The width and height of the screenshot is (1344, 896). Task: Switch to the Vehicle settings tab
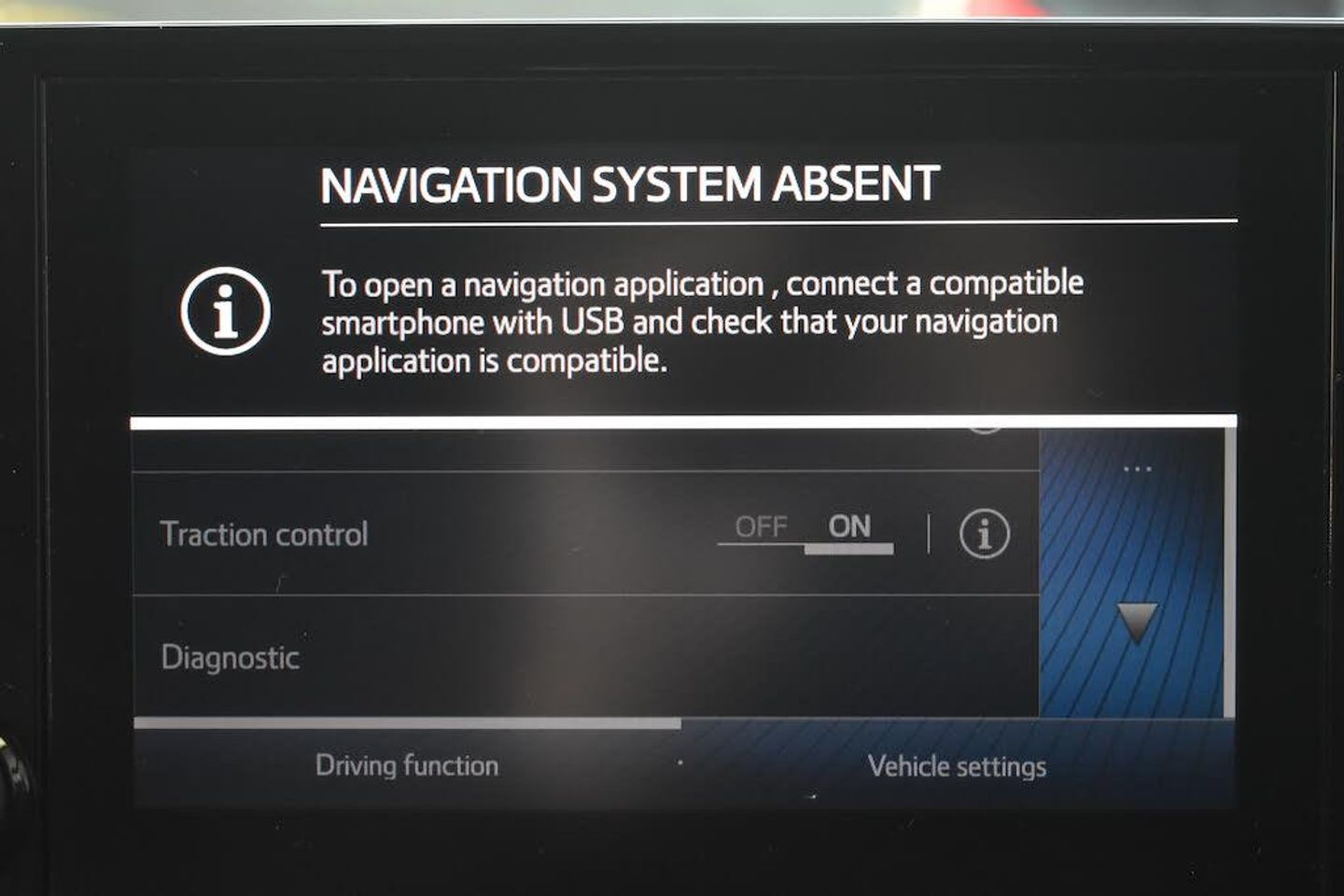coord(957,766)
